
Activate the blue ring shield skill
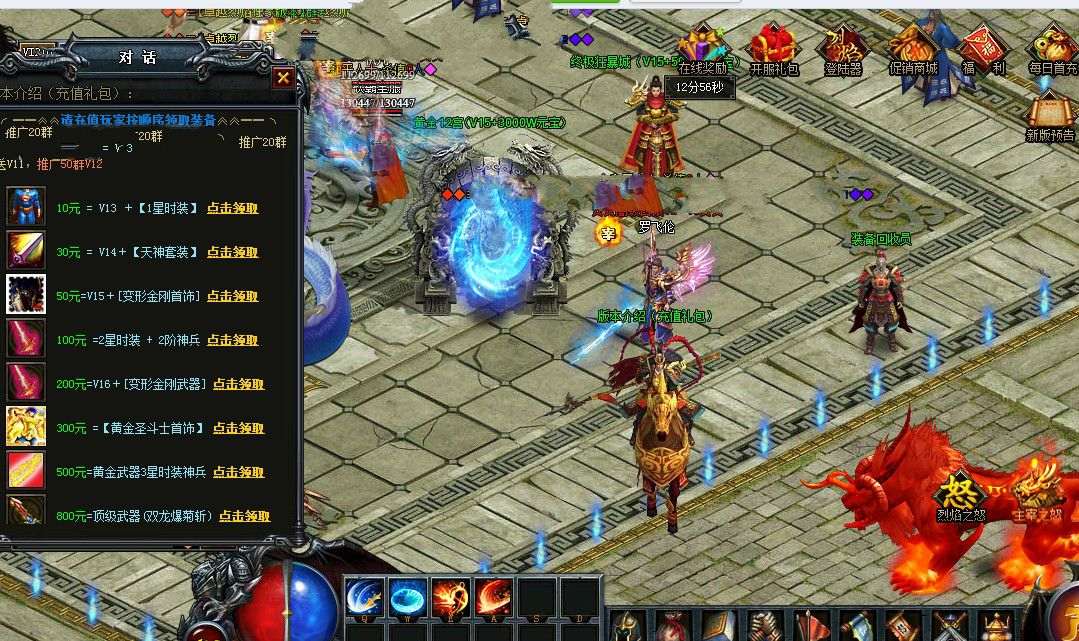[407, 597]
